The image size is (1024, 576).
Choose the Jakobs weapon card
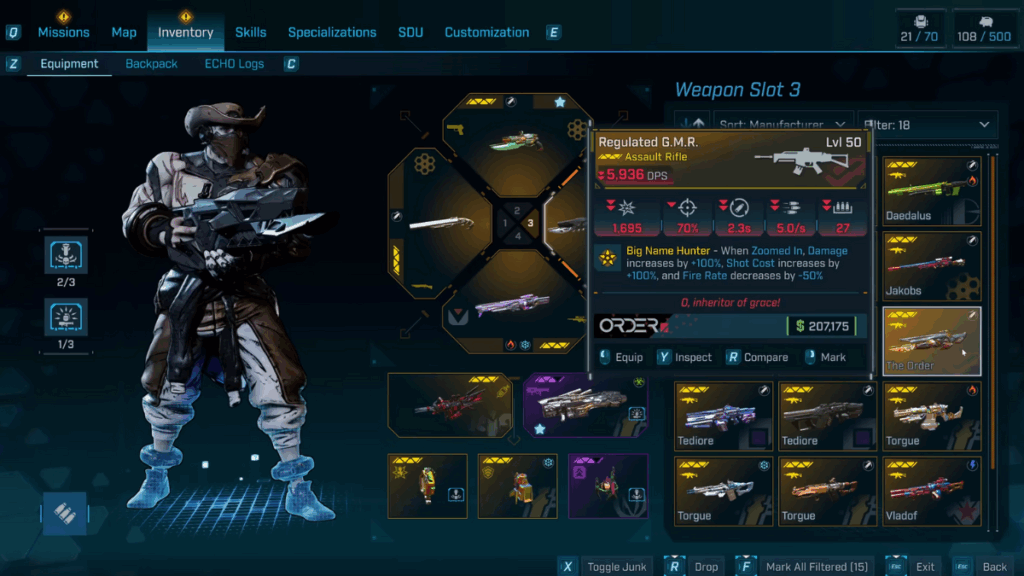(x=932, y=265)
